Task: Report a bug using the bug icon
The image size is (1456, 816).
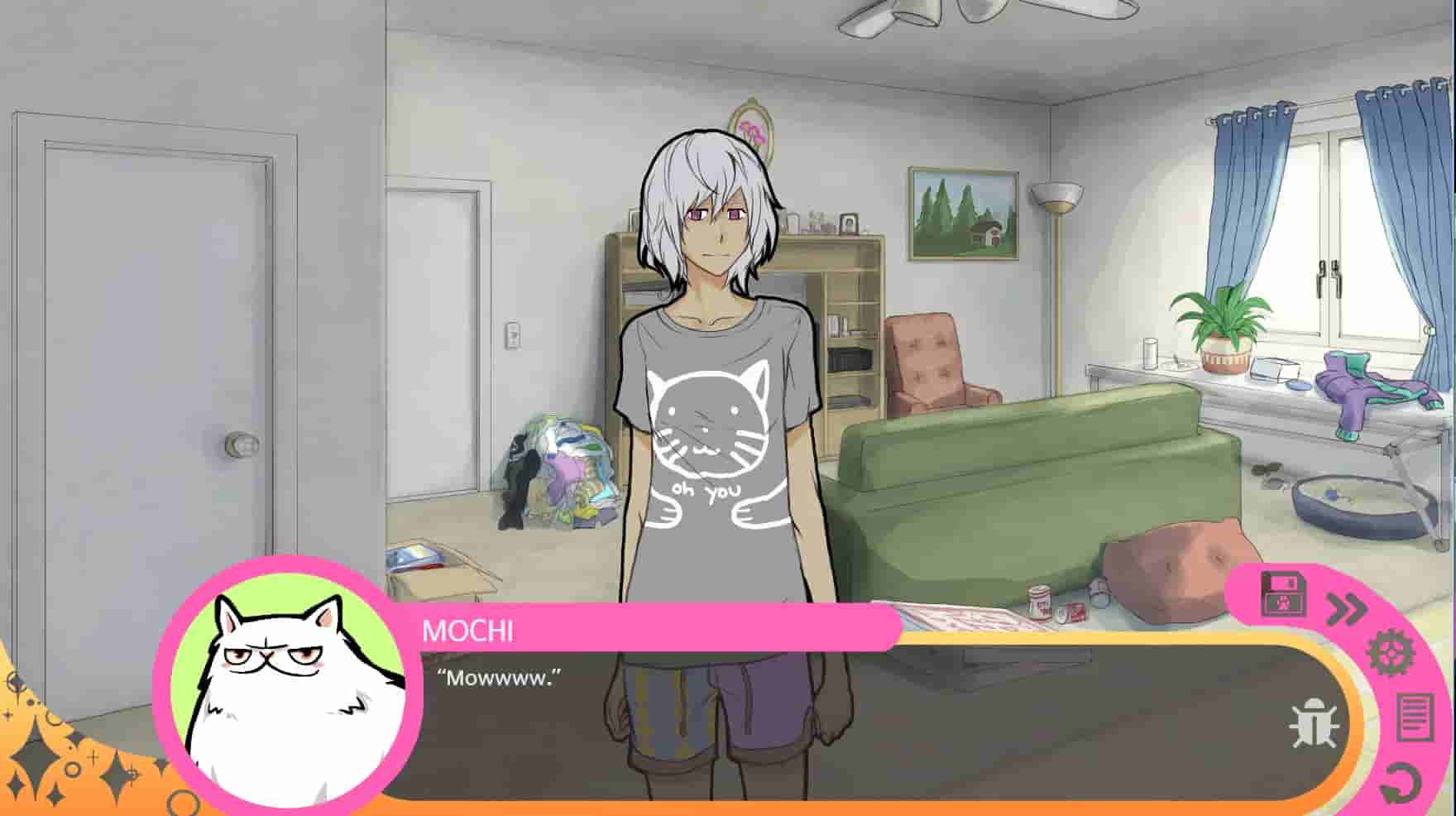Action: 1315,722
